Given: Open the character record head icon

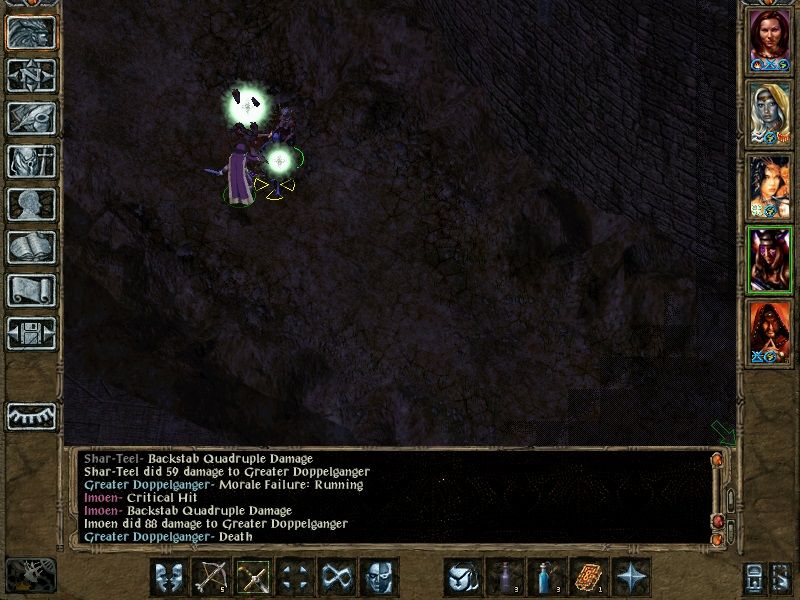Looking at the screenshot, I should [31, 204].
